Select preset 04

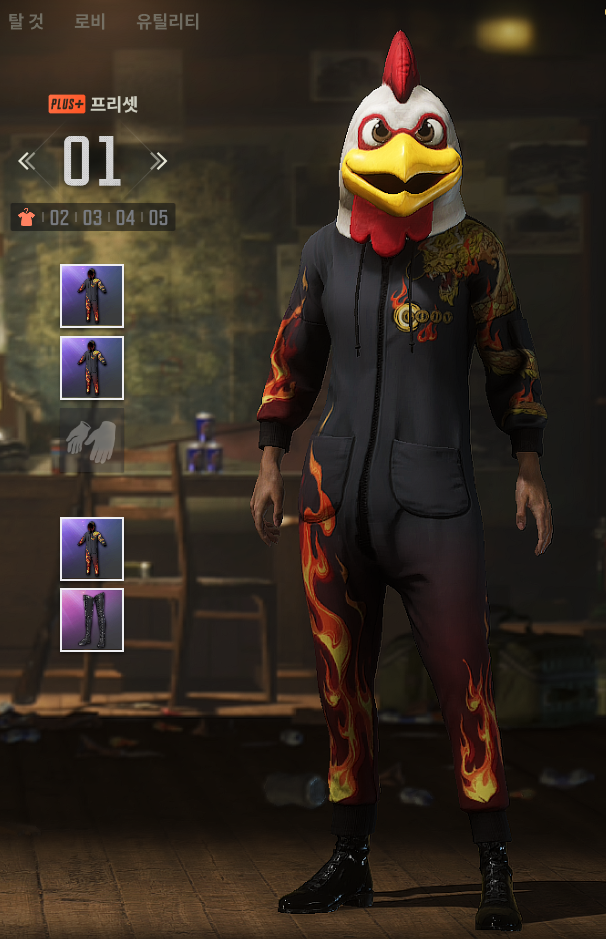tap(125, 217)
